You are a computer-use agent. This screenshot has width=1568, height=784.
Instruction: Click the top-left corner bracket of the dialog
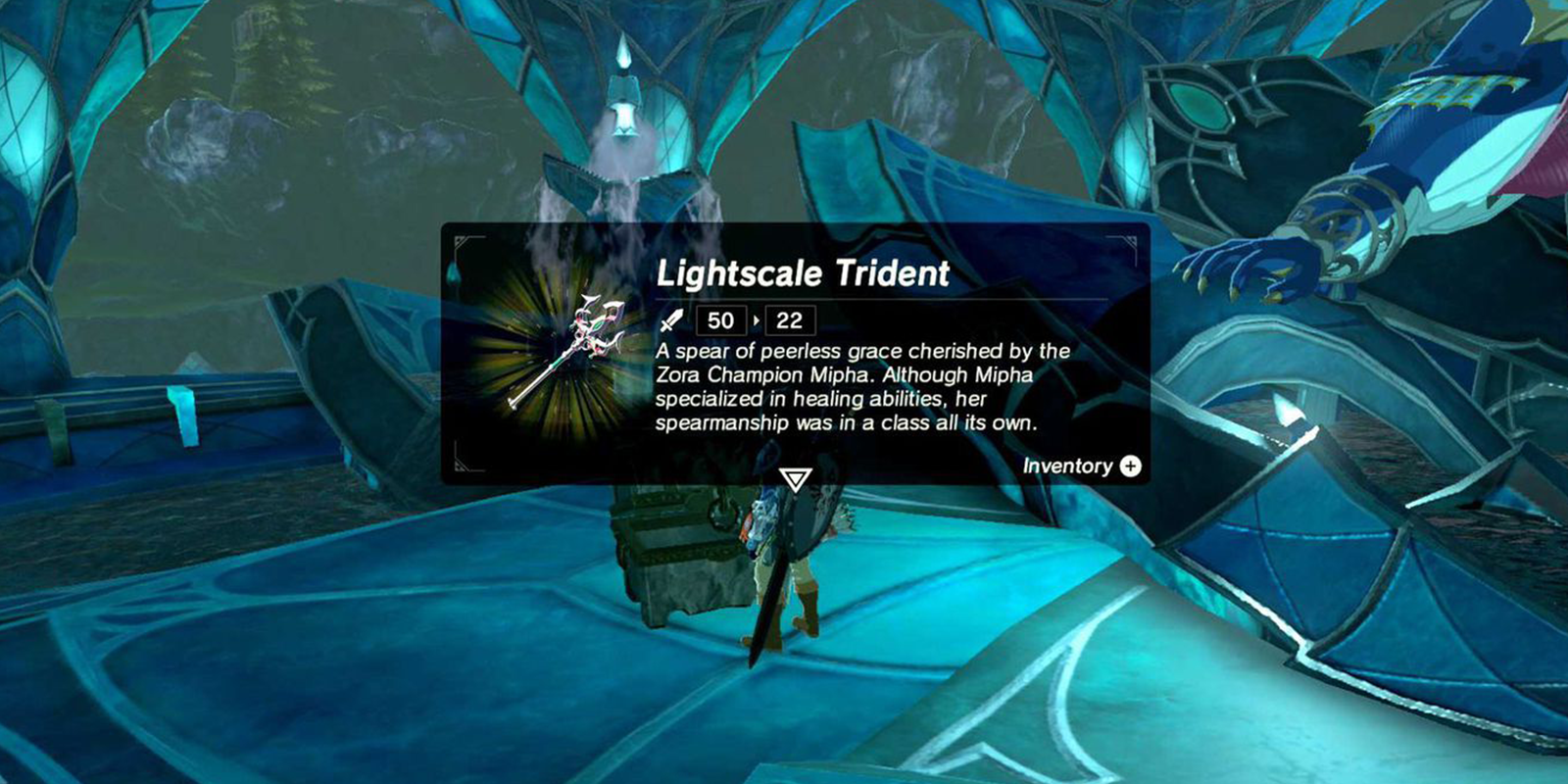pyautogui.click(x=463, y=241)
